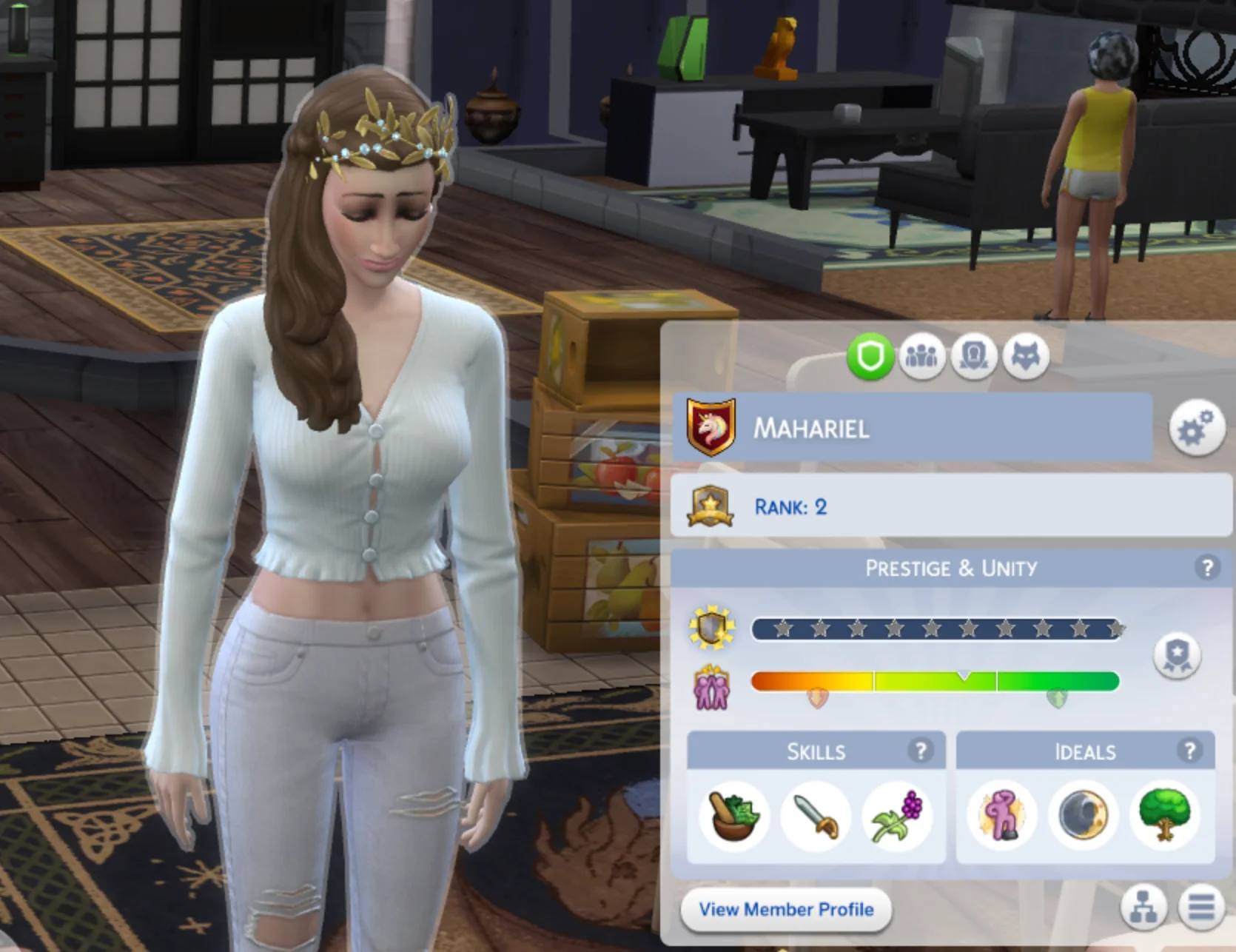Viewport: 1236px width, 952px height.
Task: Select the green shield tab
Action: (x=870, y=358)
